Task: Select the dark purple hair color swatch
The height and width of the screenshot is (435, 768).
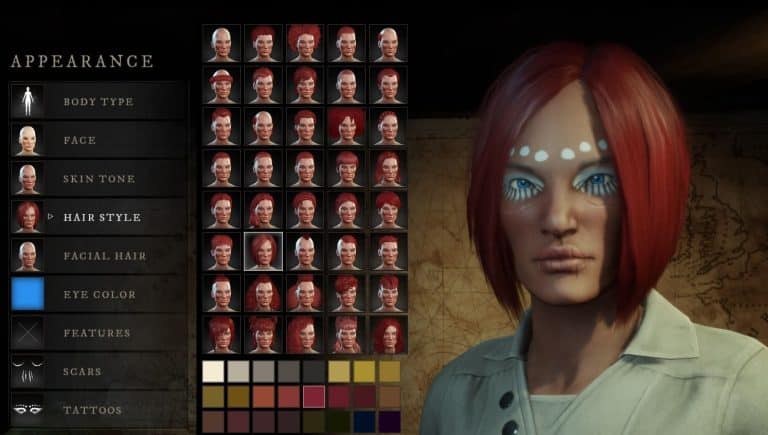Action: coord(389,422)
